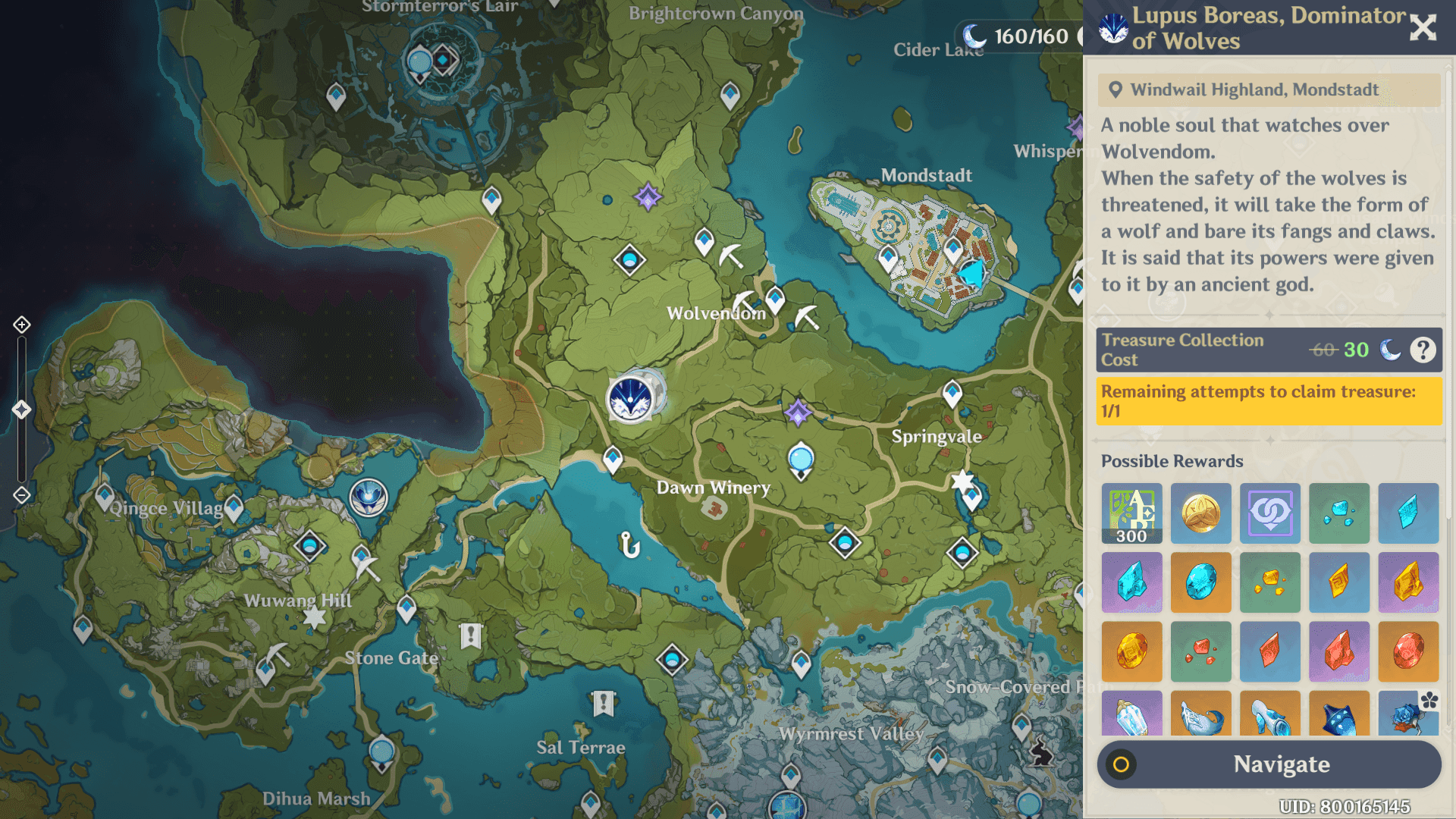Select the Statue of the Seven icon near Qingce Village
Screen dimensions: 1456x819
coord(367,498)
